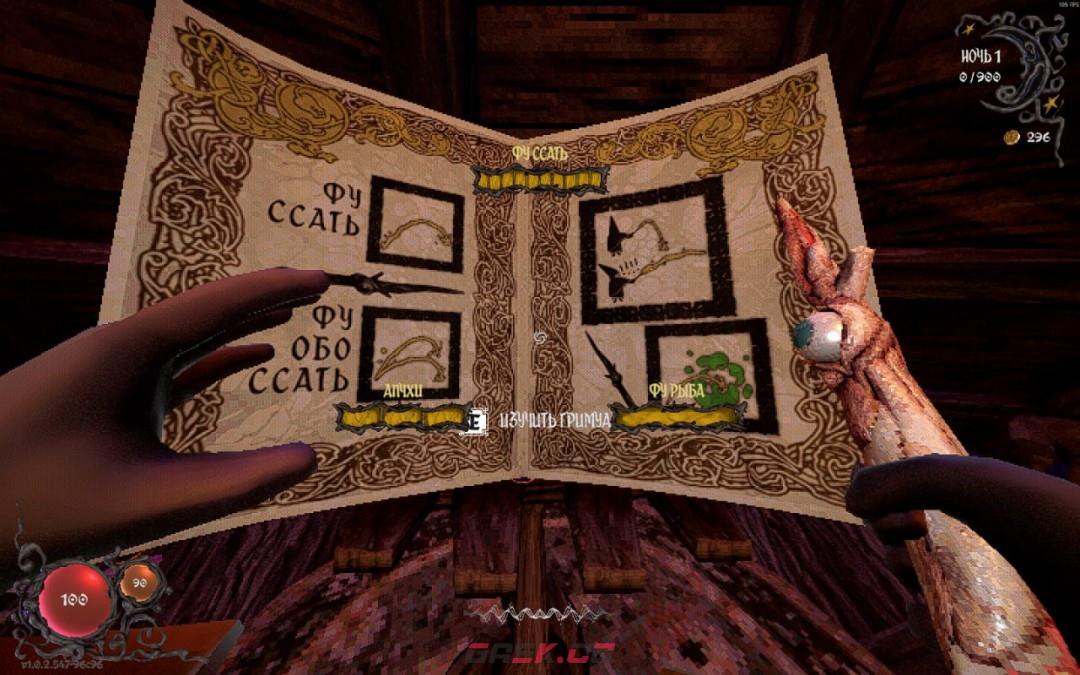Select the АПЧХИ spell gauge
Viewport: 1080px width, 675px height.
(x=402, y=415)
